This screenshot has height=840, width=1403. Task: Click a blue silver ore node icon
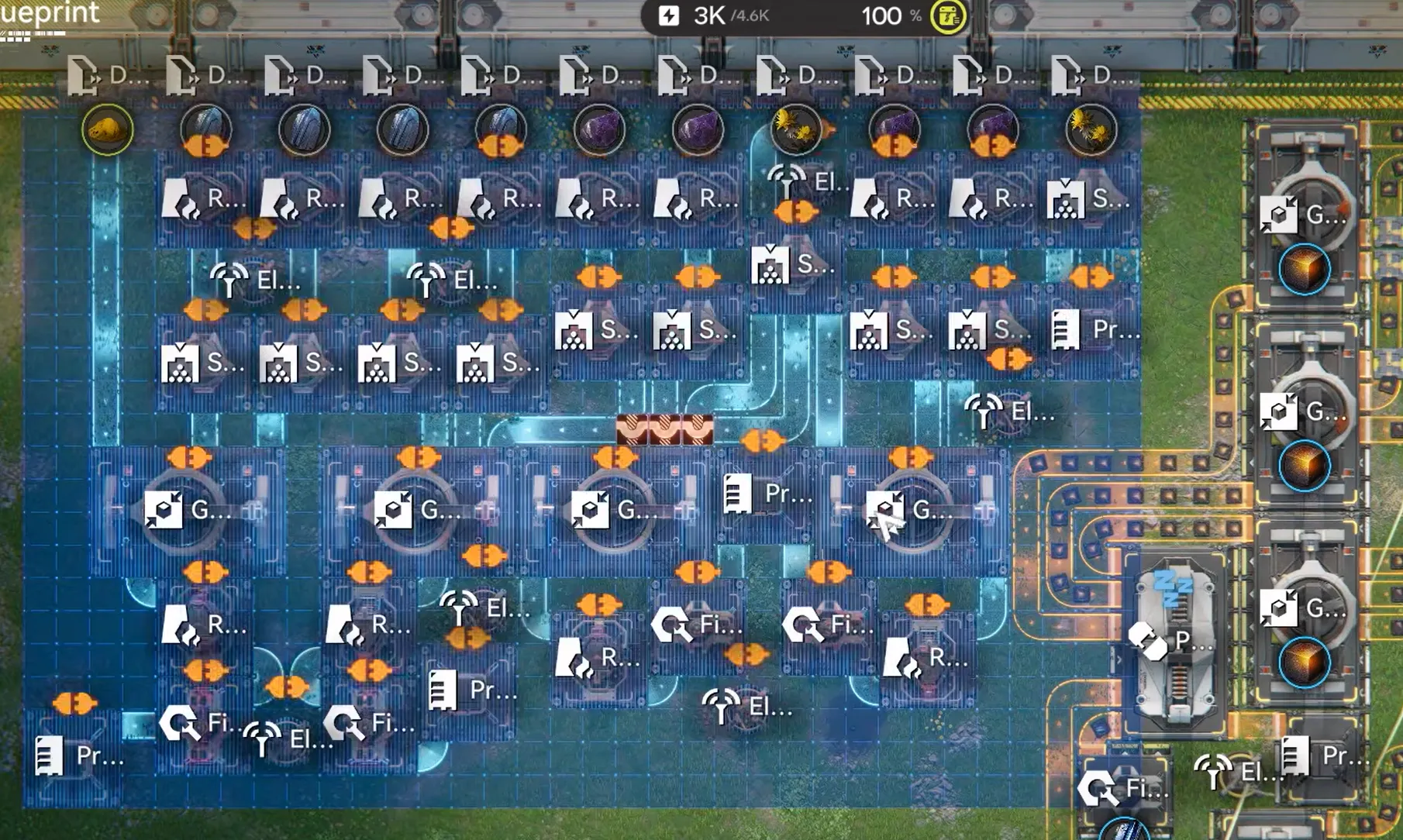pyautogui.click(x=302, y=130)
